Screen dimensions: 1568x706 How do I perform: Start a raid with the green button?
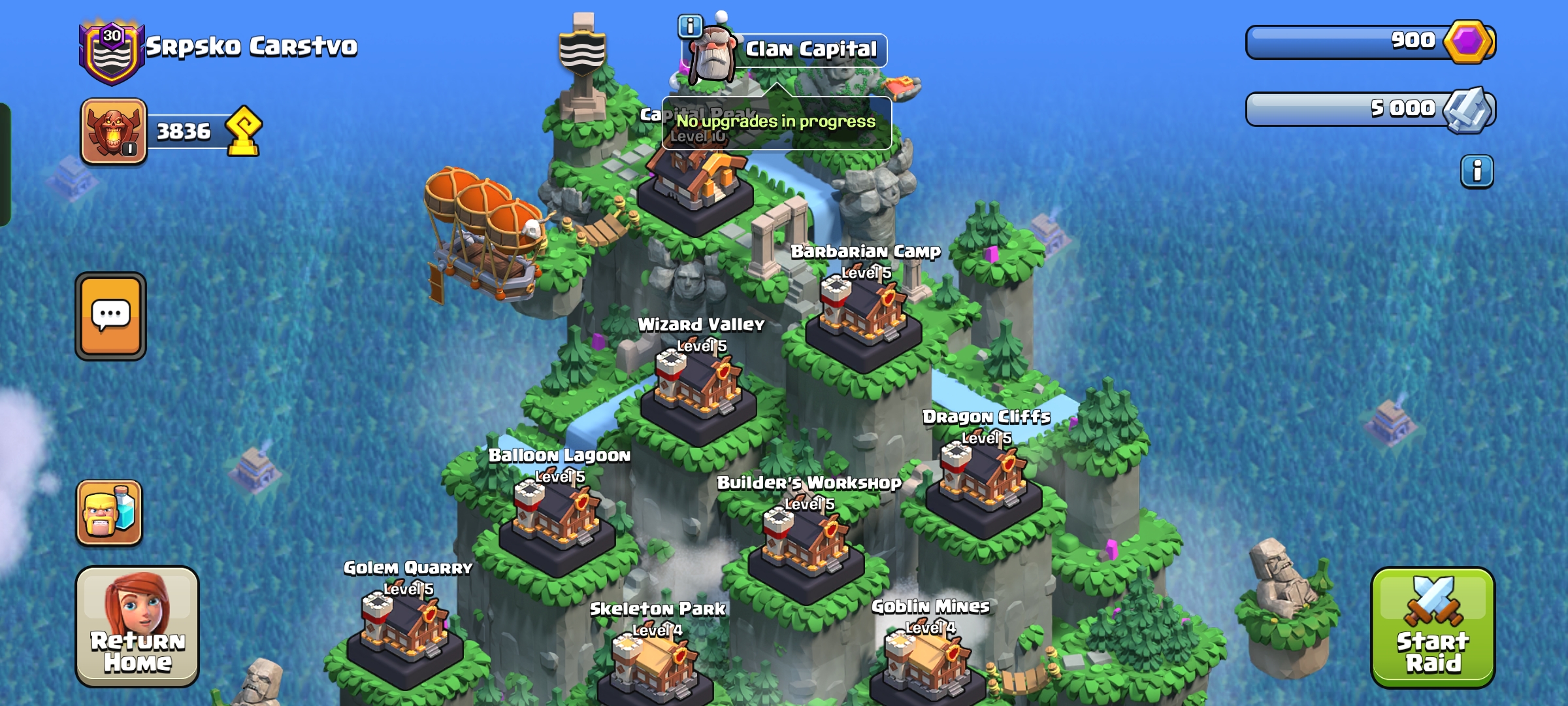tap(1432, 628)
